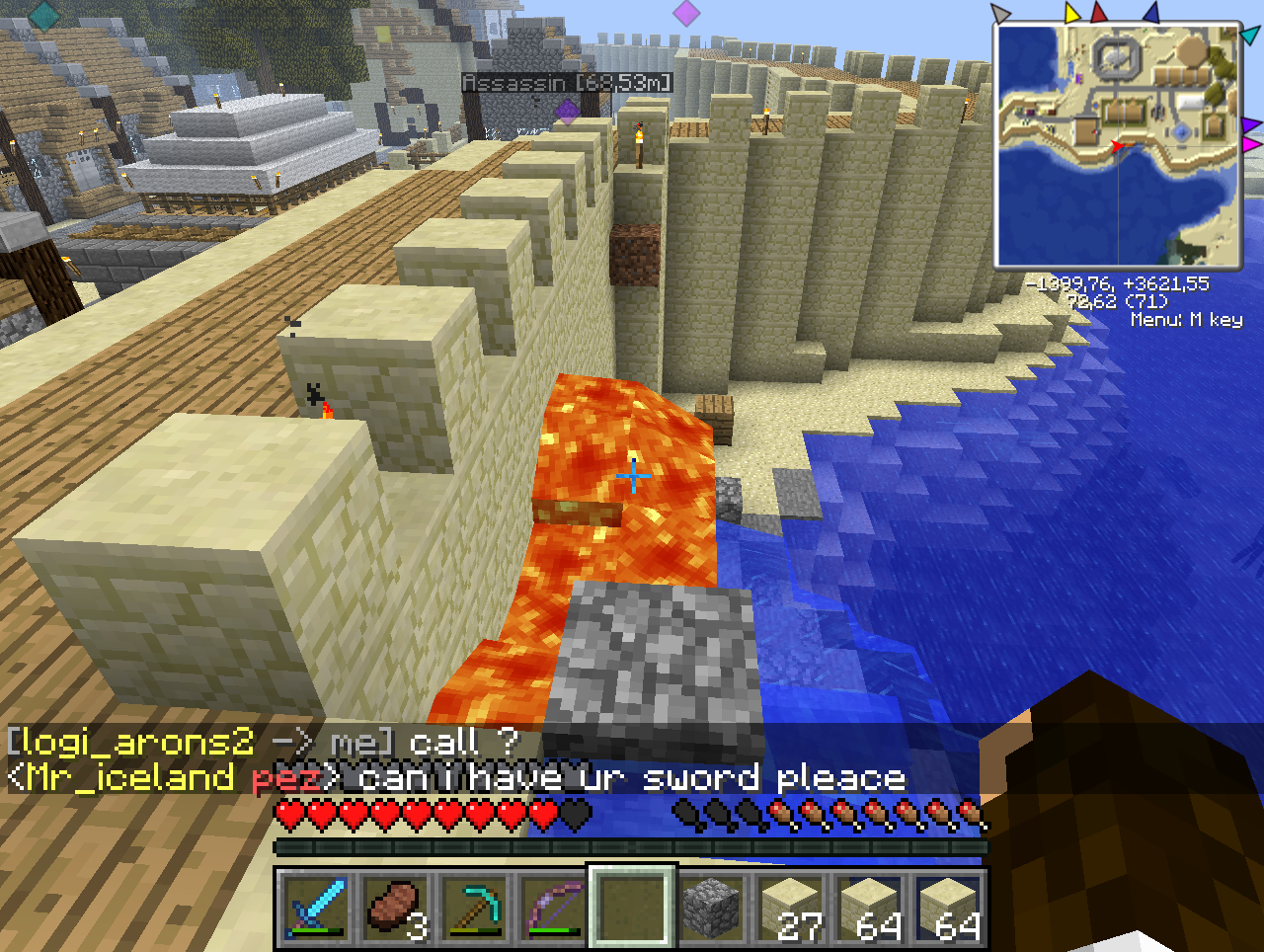This screenshot has height=952, width=1264.
Task: Click the dark blue waypoint marker above minimap
Action: pyautogui.click(x=1150, y=13)
